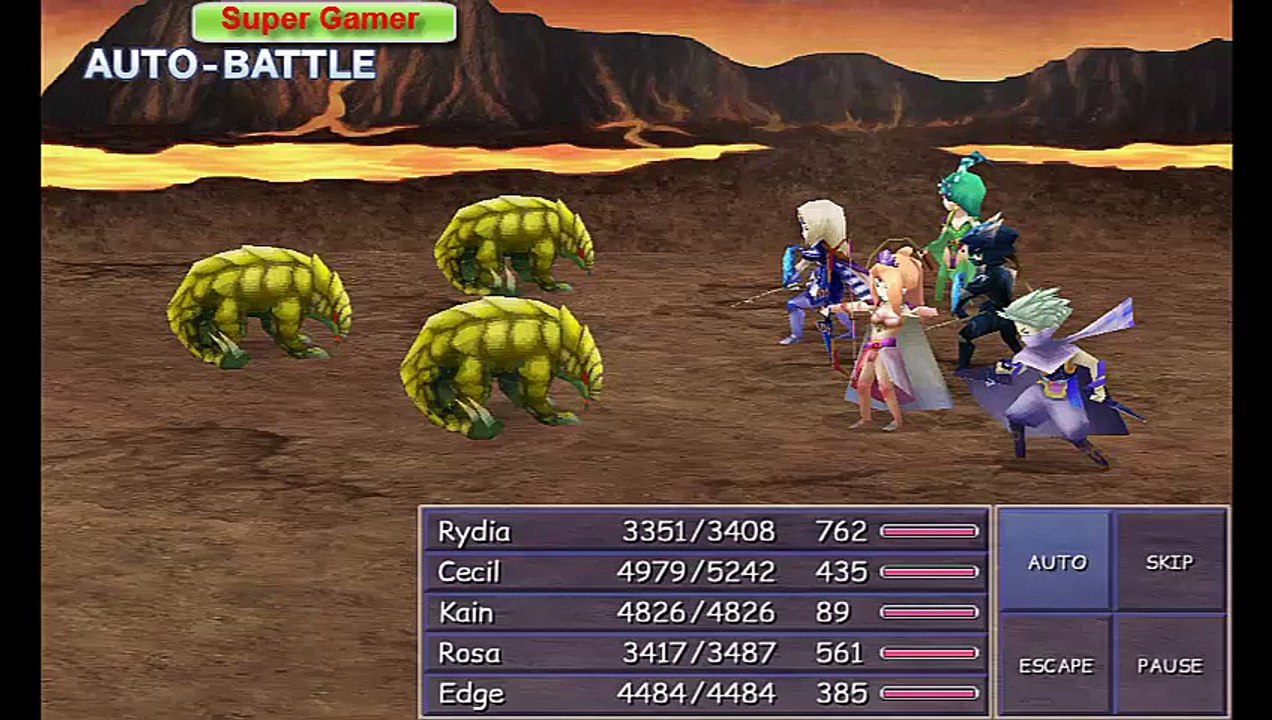
Task: Choose Rosa's row in the party list
Action: click(705, 653)
